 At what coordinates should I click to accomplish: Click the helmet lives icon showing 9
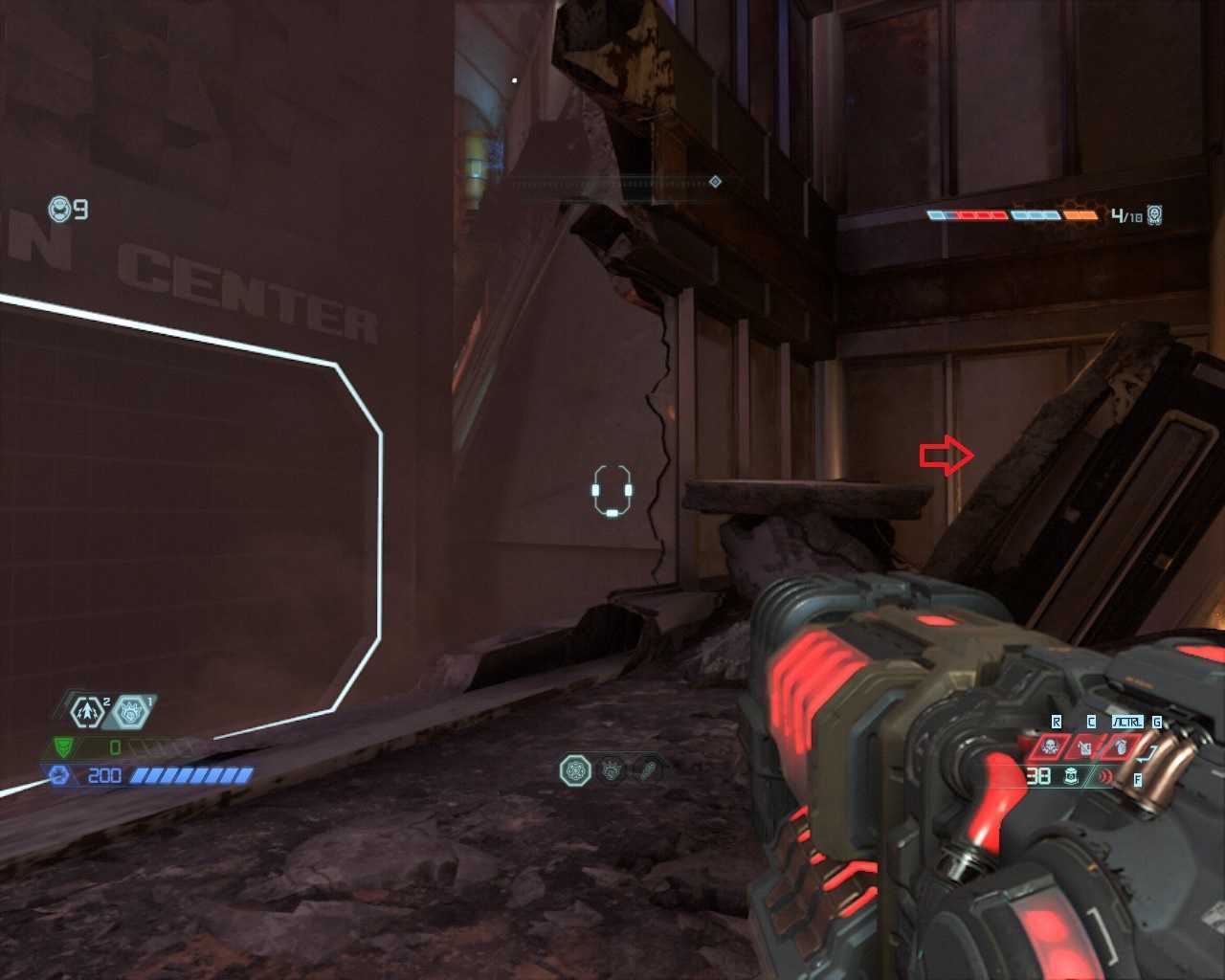pos(59,209)
